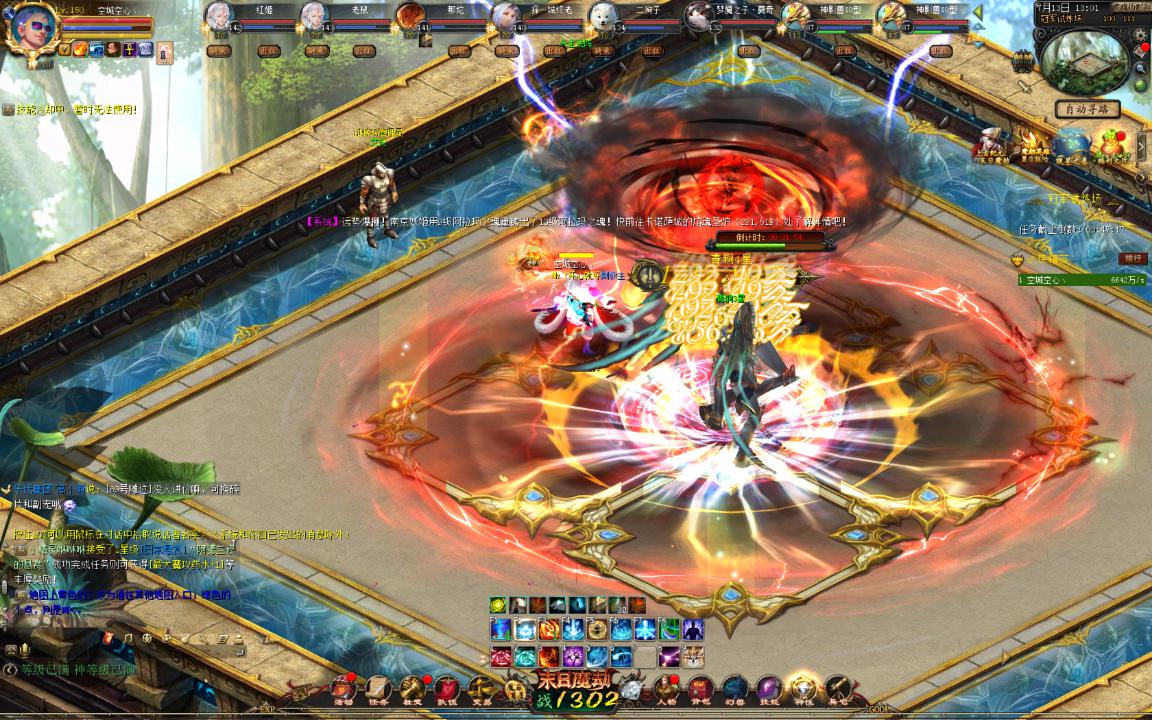This screenshot has width=1152, height=720.
Task: Open the glowing 神佳 menu icon
Action: pos(803,689)
